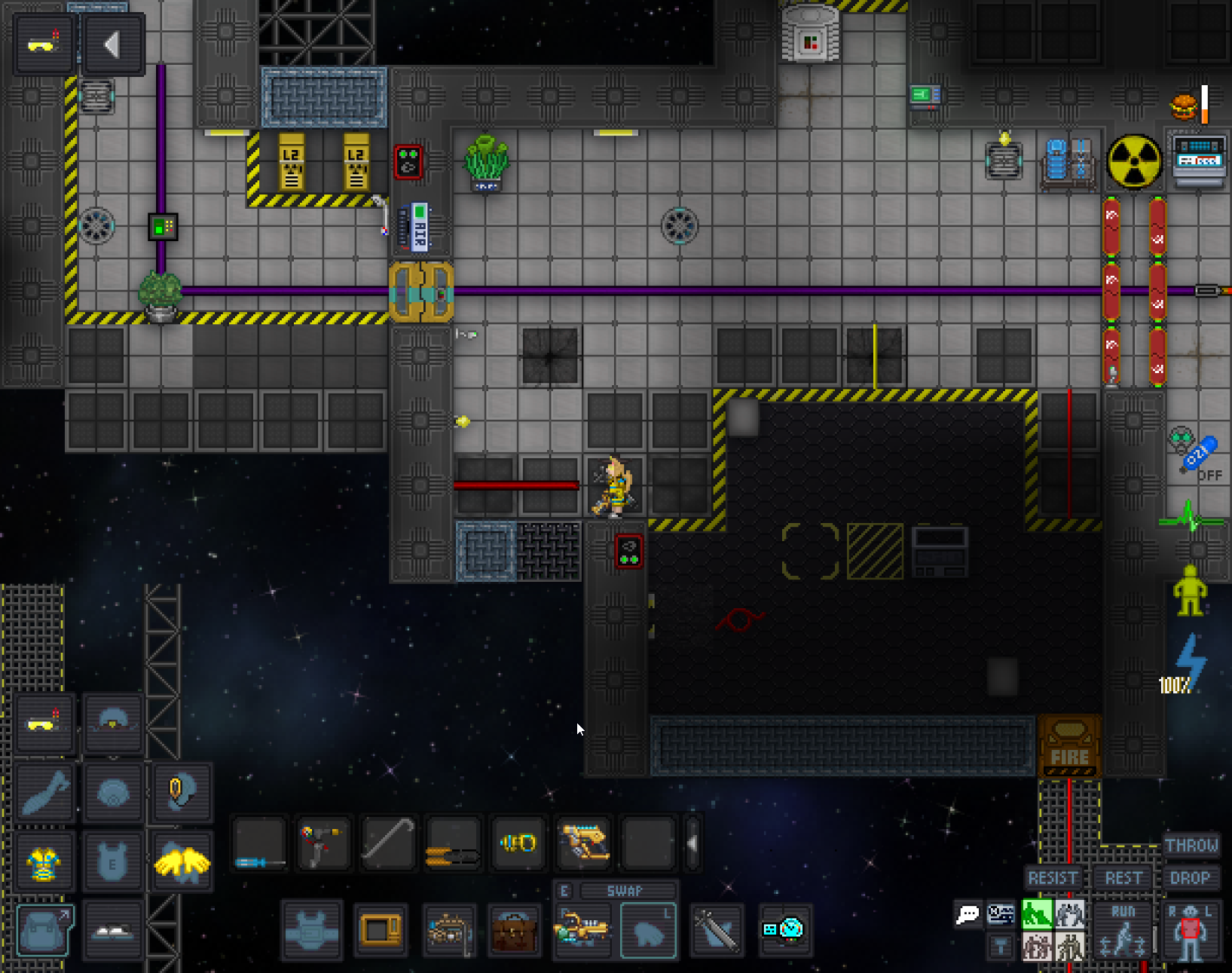
Task: Open the speech bubble say button
Action: [x=968, y=915]
